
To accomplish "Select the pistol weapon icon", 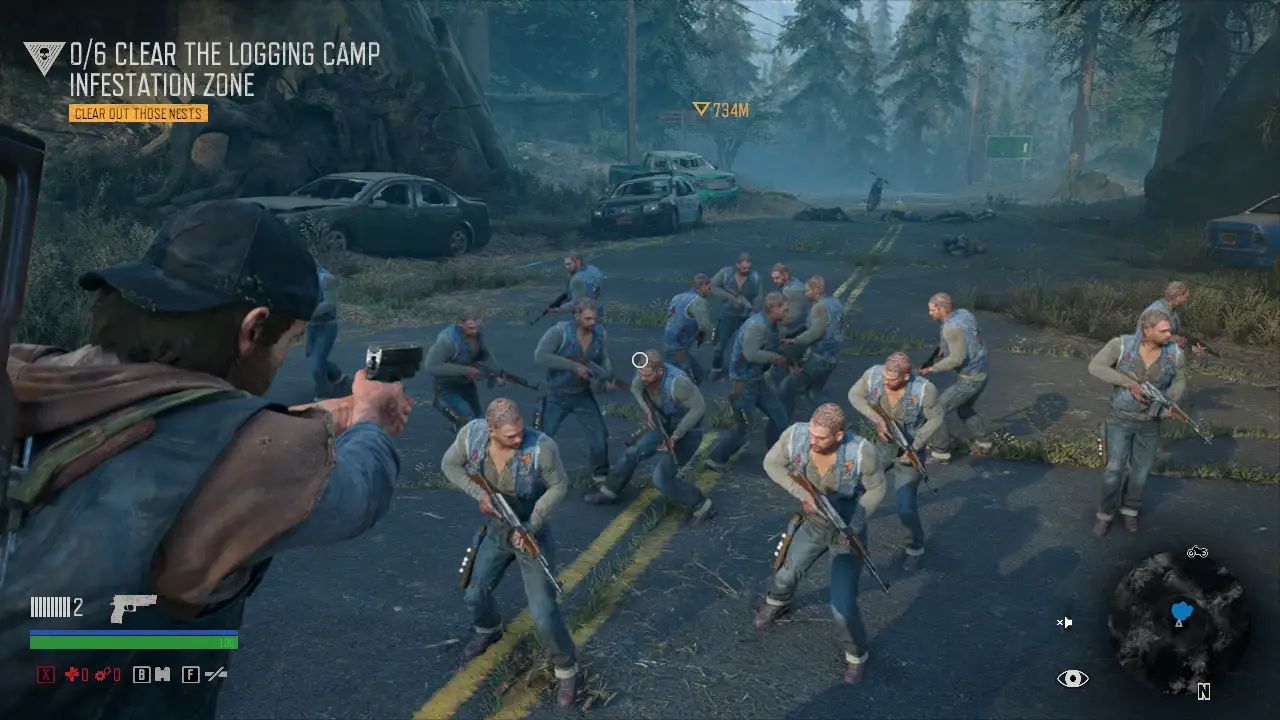I will [x=133, y=607].
